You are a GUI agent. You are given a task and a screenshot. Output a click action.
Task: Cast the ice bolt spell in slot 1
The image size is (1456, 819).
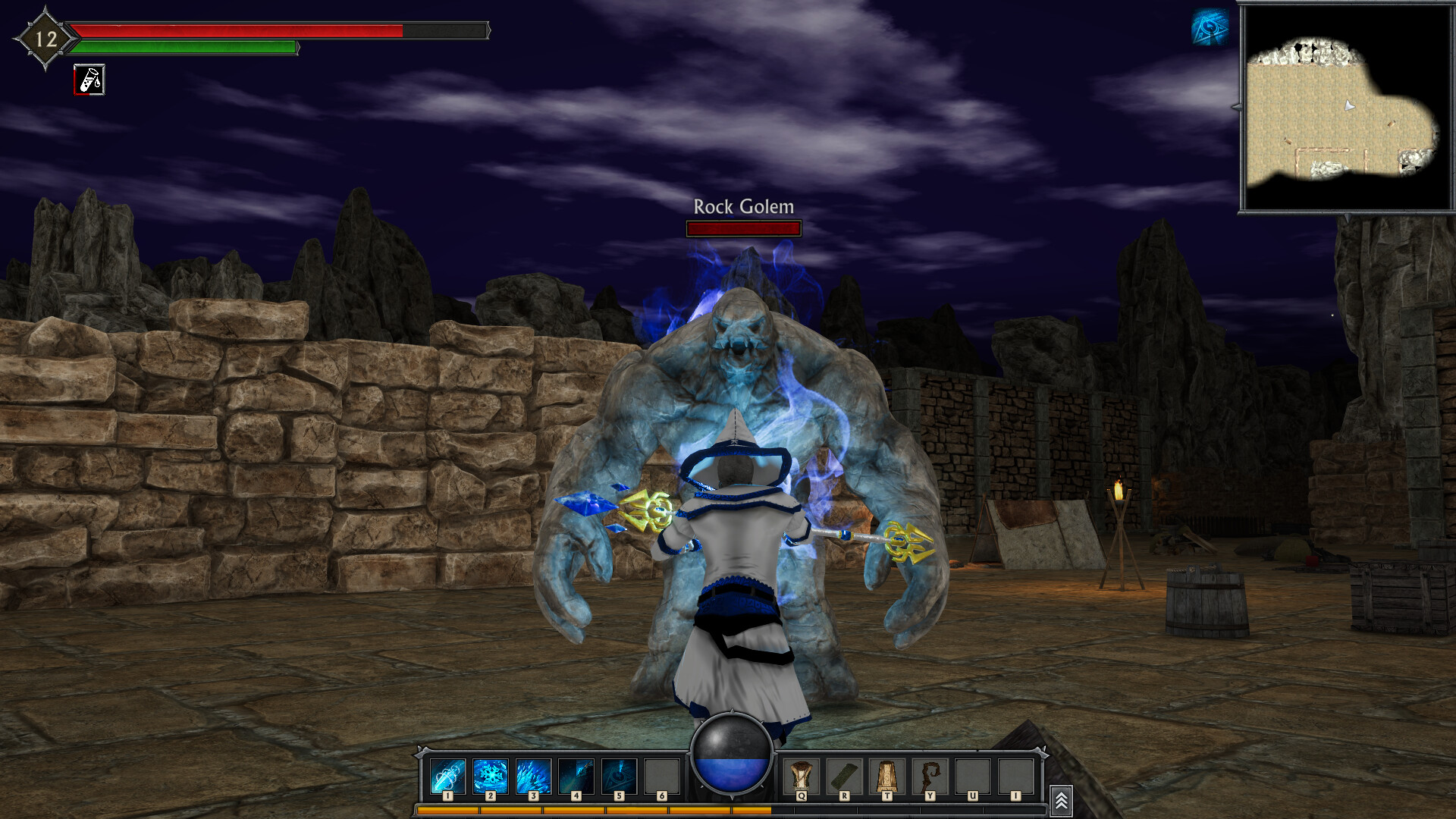447,773
